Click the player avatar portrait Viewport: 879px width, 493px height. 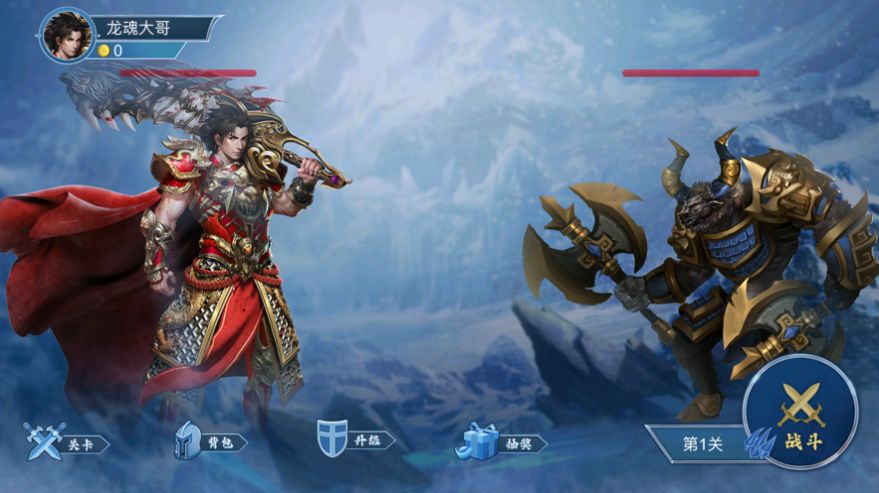pos(67,36)
